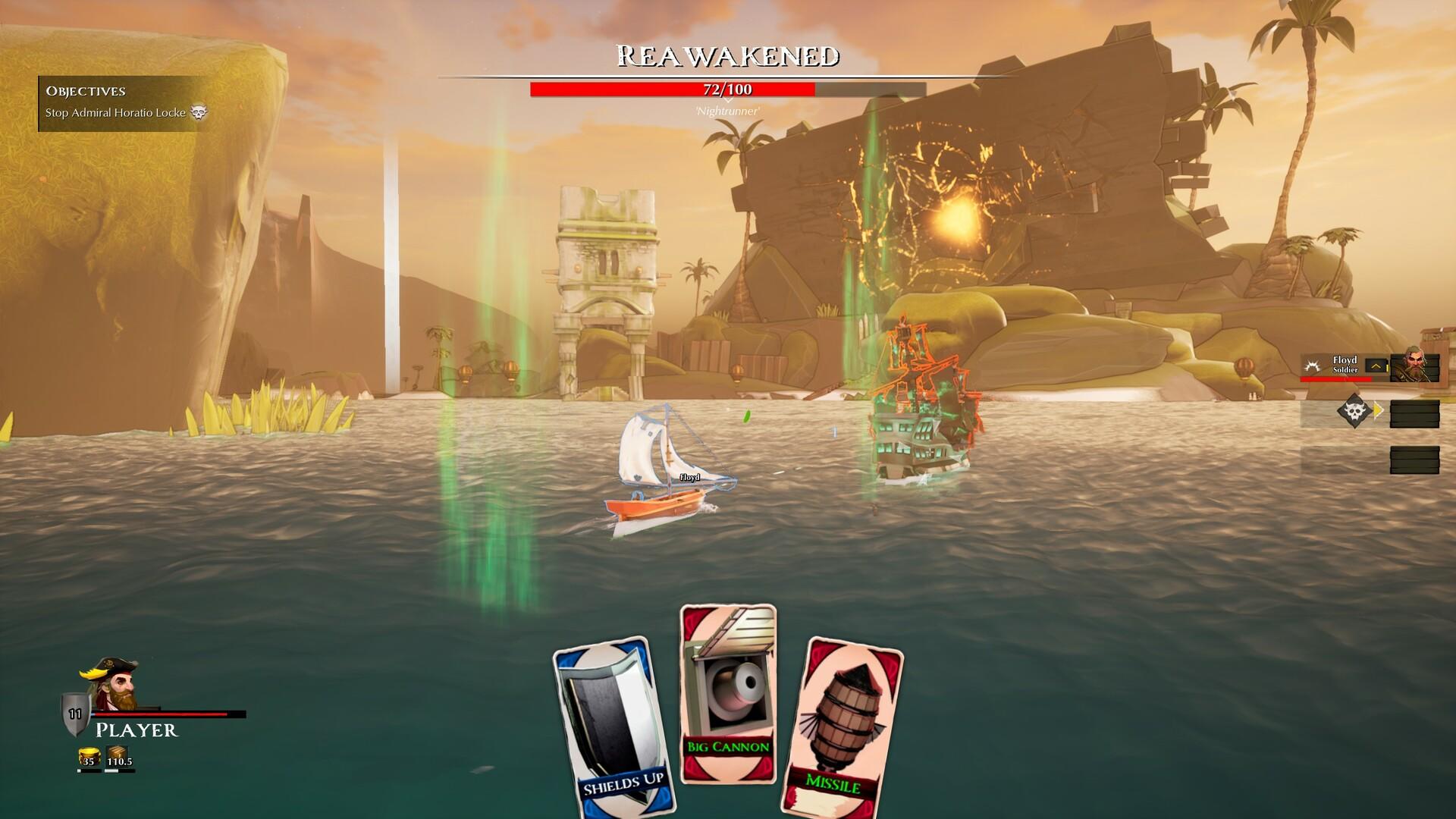Click the skull emblem beside the objective text

(199, 111)
